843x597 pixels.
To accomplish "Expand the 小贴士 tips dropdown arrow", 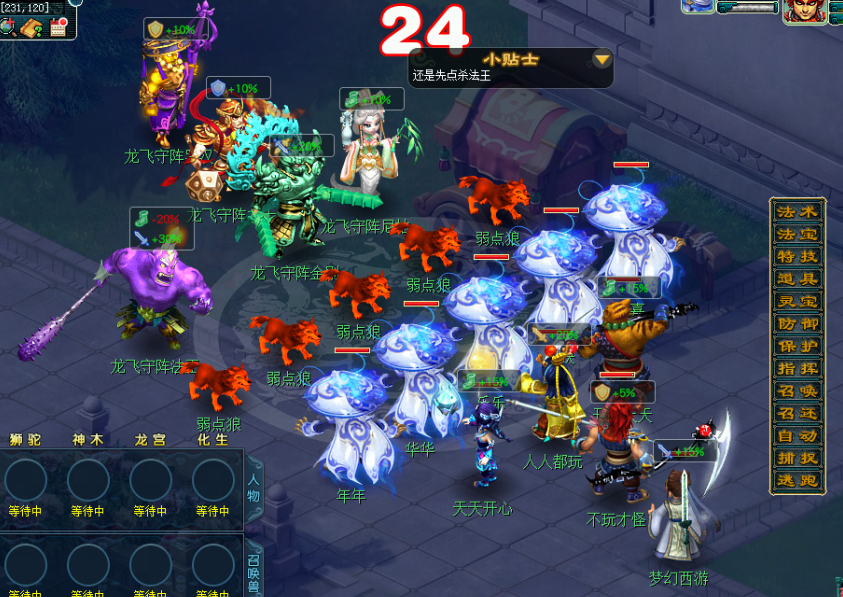I will point(601,59).
